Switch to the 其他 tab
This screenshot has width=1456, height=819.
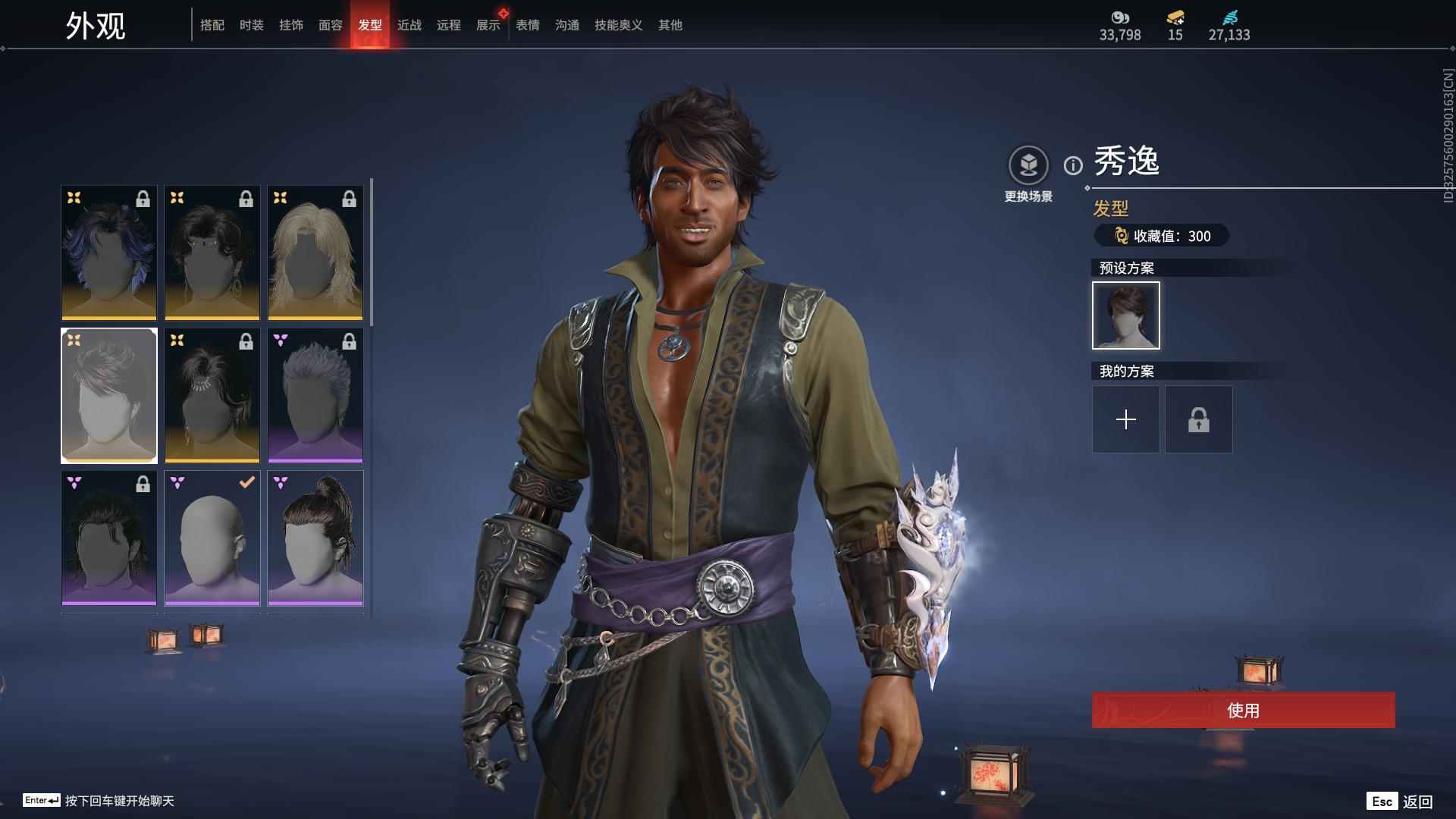pos(670,25)
